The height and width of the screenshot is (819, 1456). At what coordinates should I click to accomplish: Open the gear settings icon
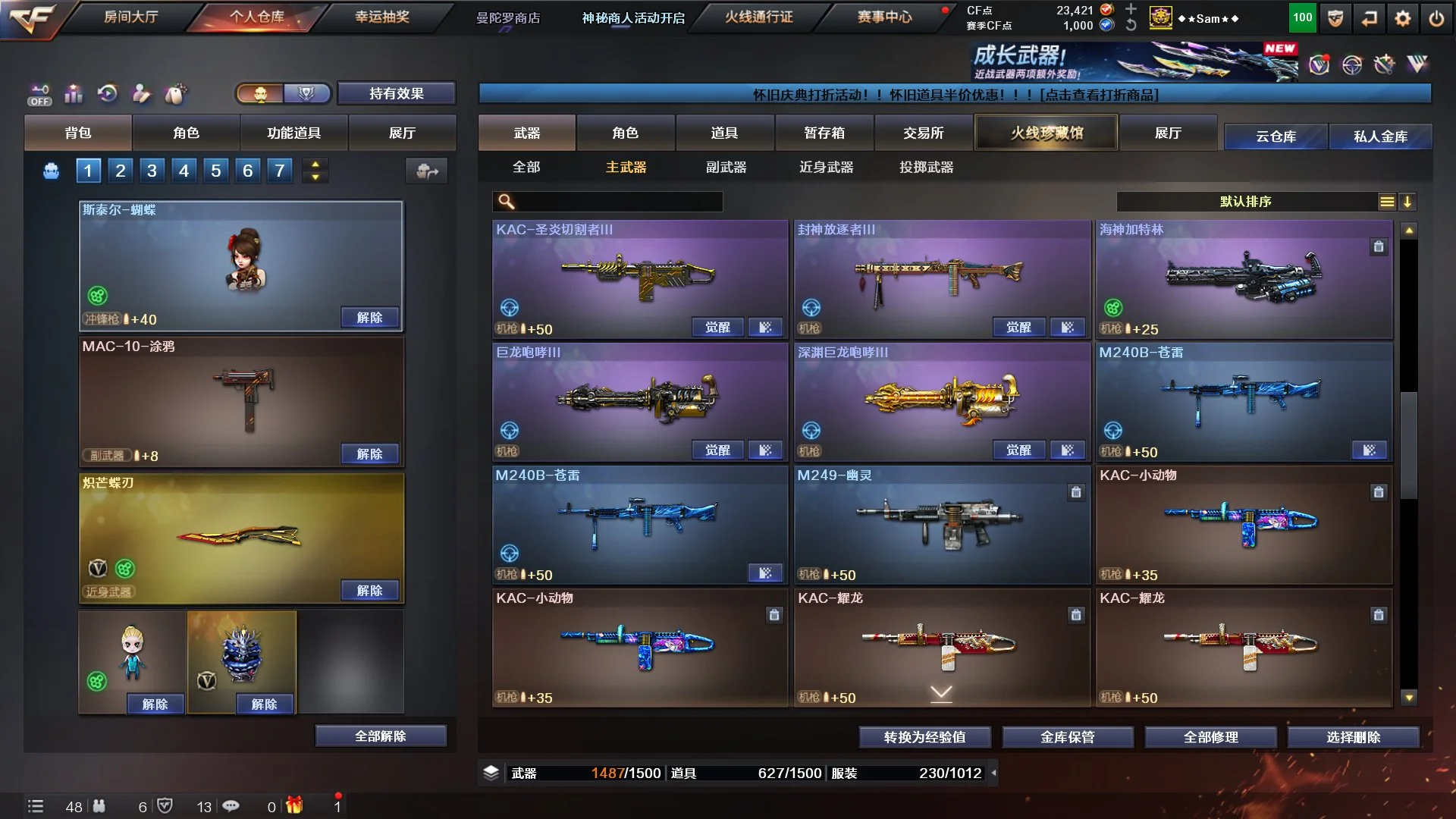click(x=1403, y=19)
